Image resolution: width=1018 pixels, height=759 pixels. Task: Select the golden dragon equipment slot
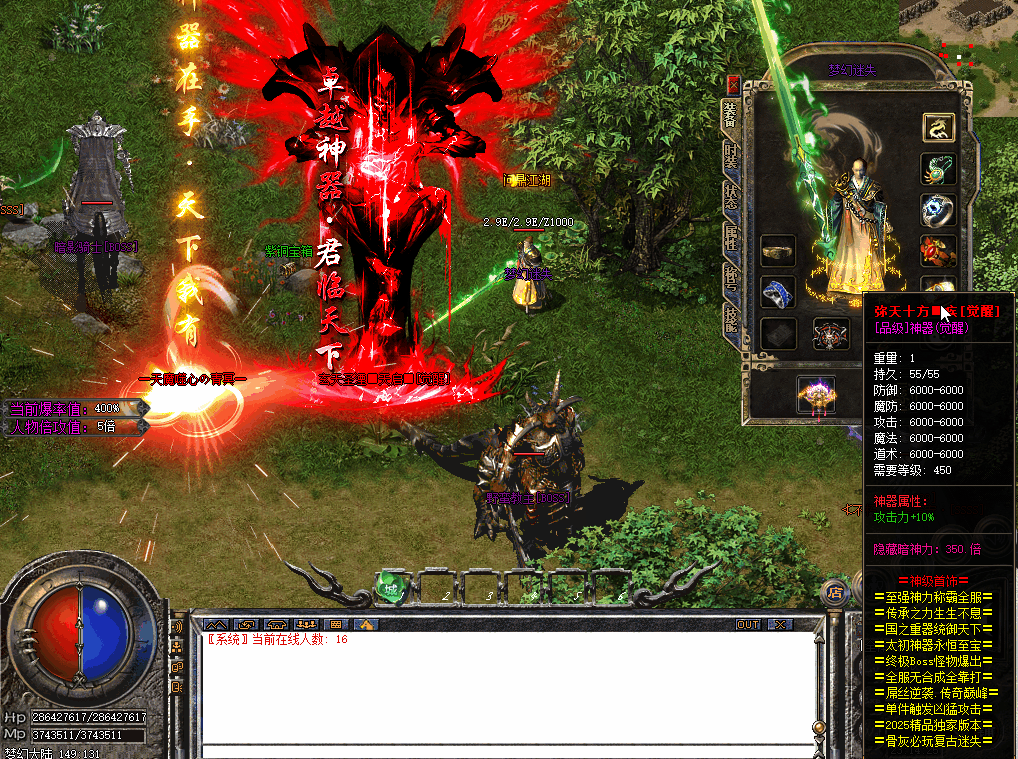coord(938,127)
